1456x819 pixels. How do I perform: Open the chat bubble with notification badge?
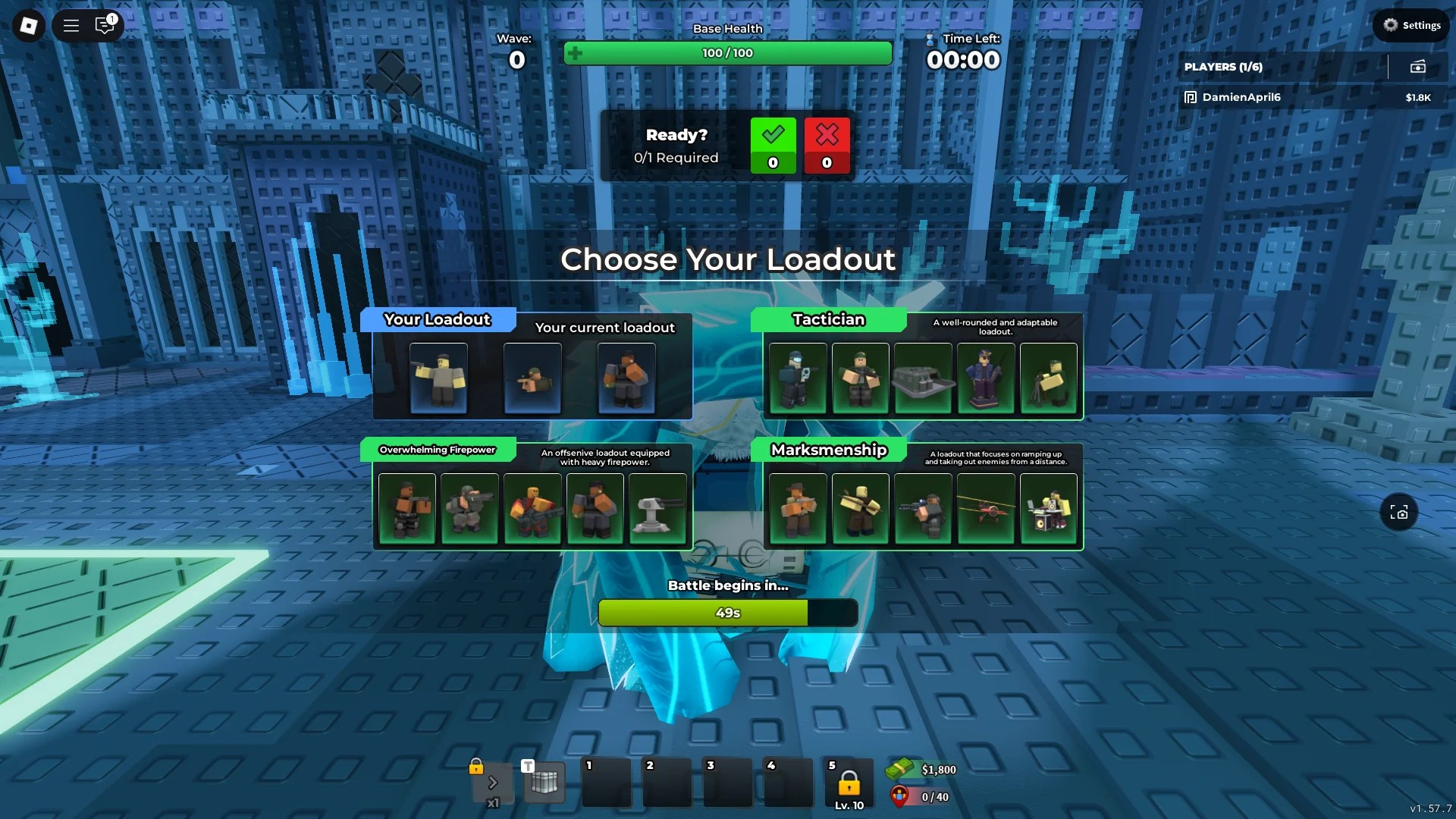[x=105, y=25]
